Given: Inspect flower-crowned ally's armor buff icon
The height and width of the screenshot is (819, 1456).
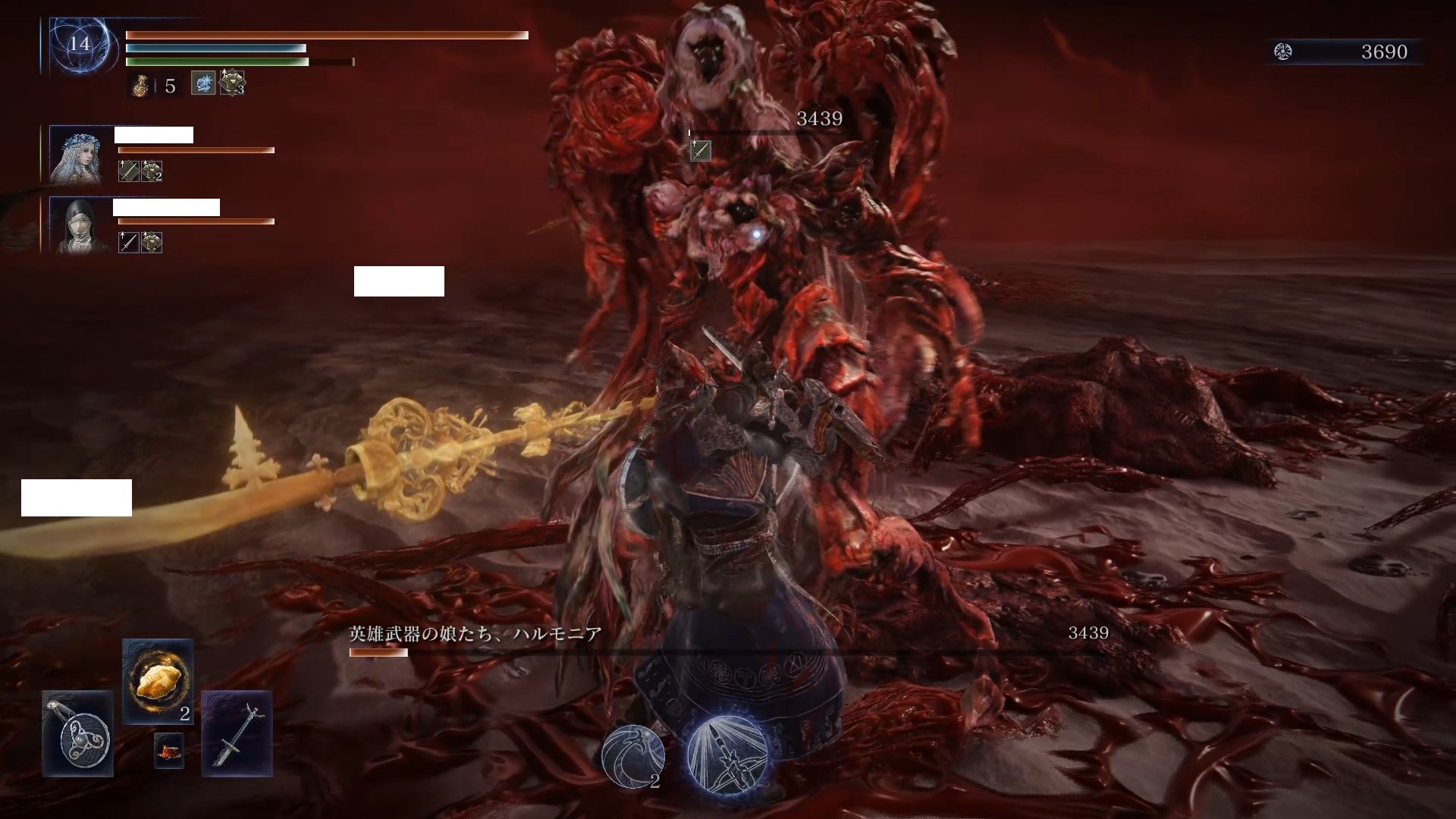Looking at the screenshot, I should tap(152, 171).
